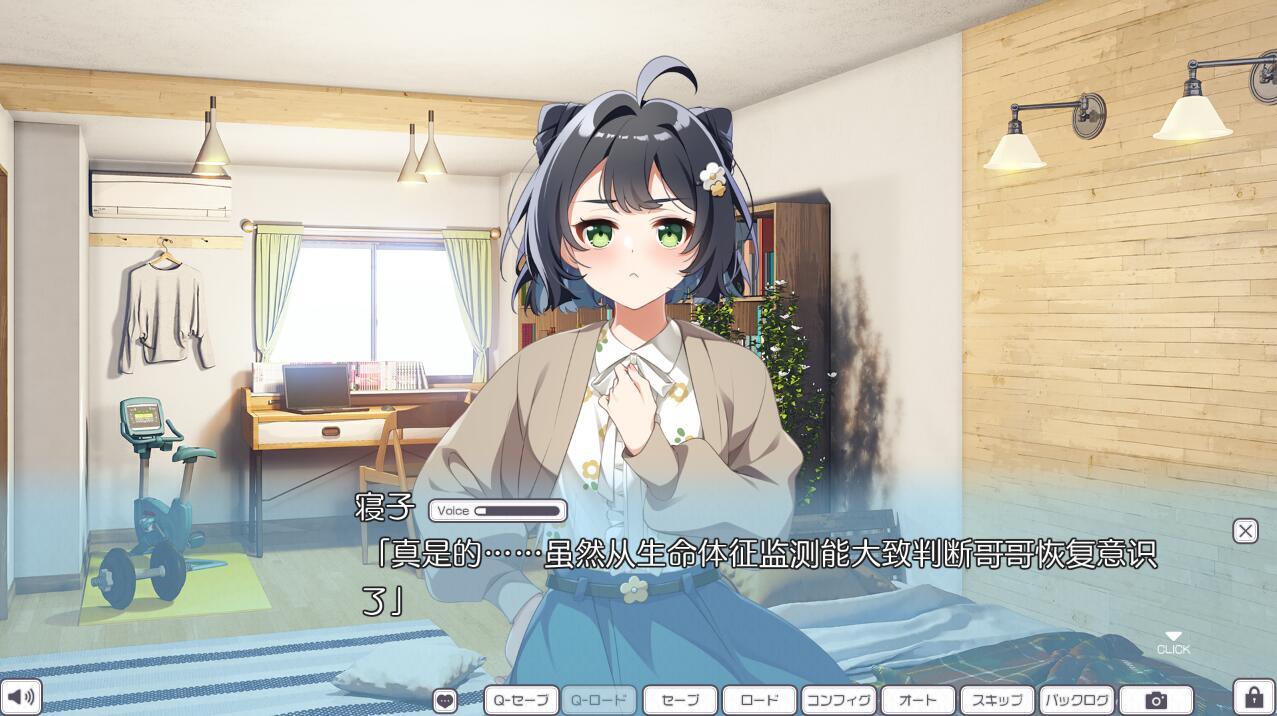Viewport: 1277px width, 716px height.
Task: Toggle the padlock icon button
Action: point(1253,697)
